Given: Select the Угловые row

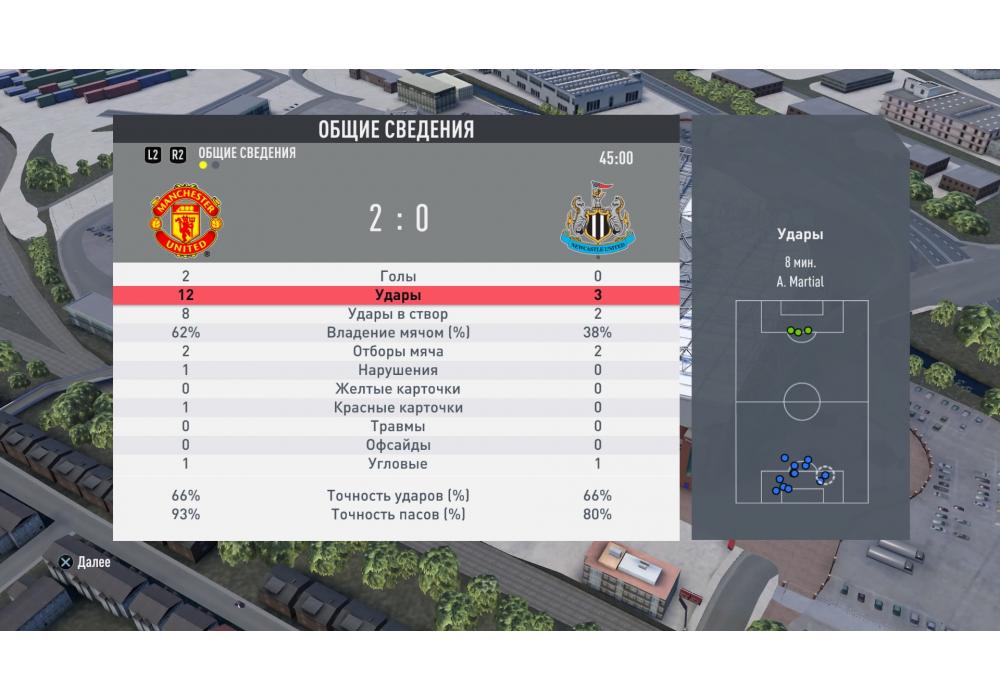Looking at the screenshot, I should (398, 464).
